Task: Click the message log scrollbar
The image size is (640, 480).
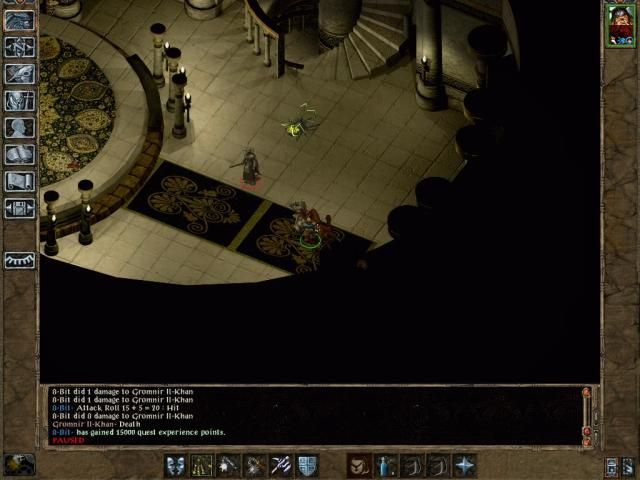Action: click(586, 413)
